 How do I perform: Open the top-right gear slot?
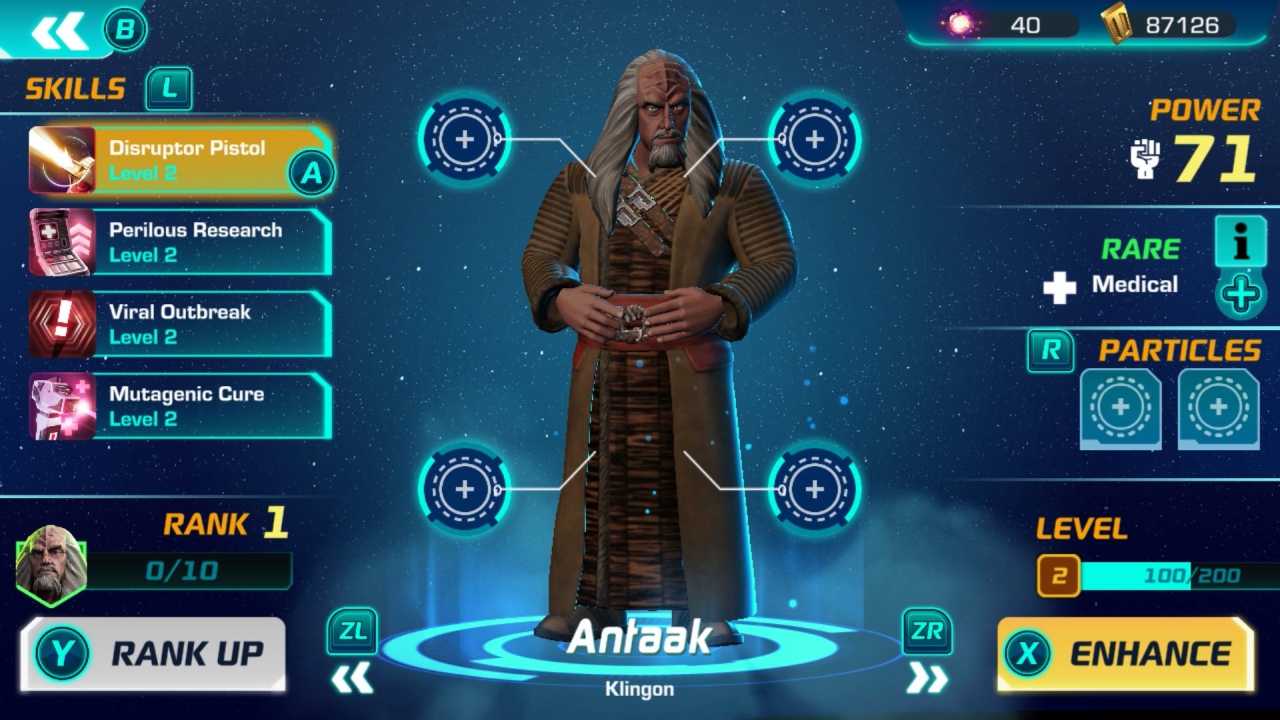coord(812,139)
